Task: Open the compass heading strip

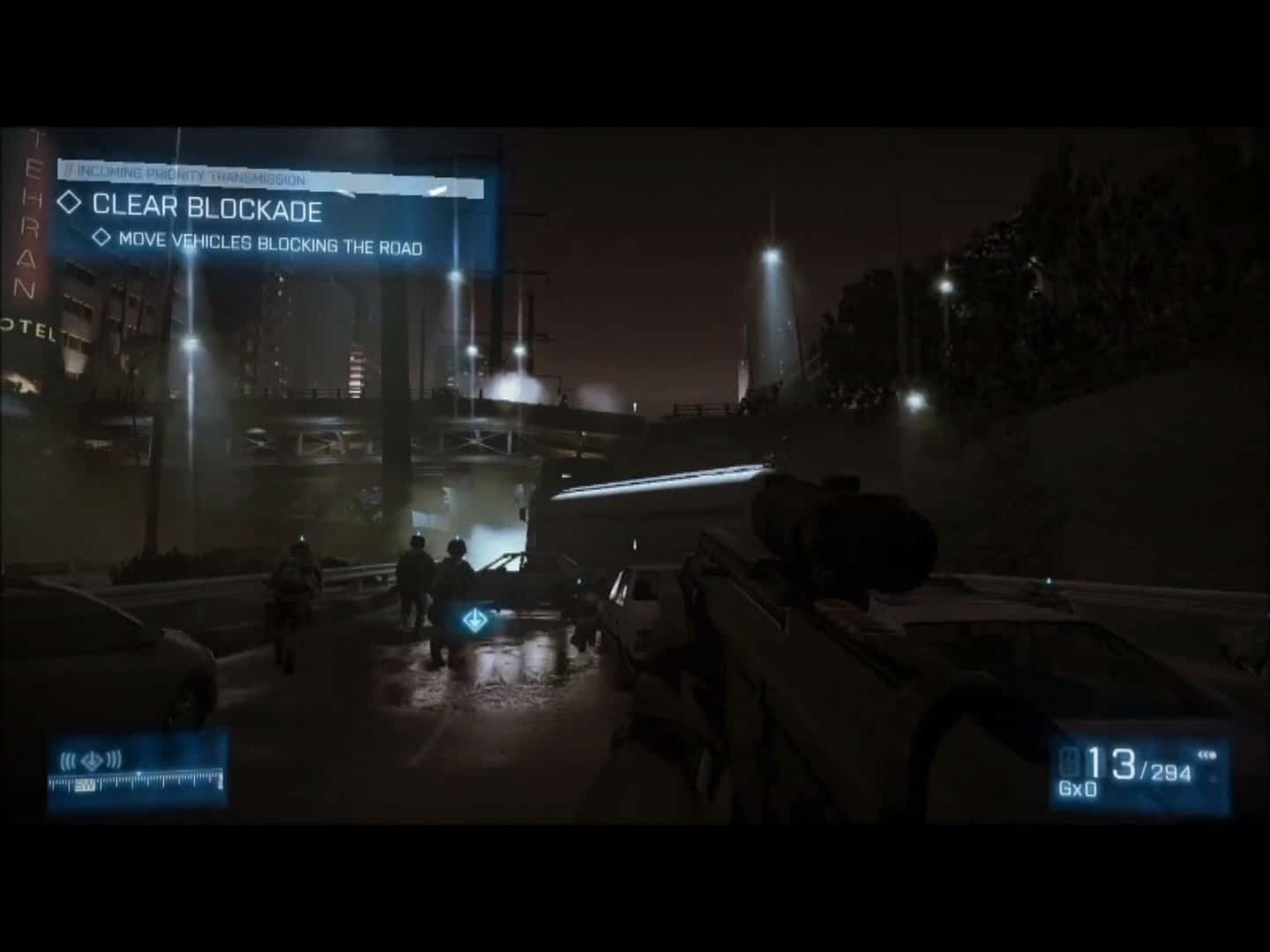Action: click(136, 781)
